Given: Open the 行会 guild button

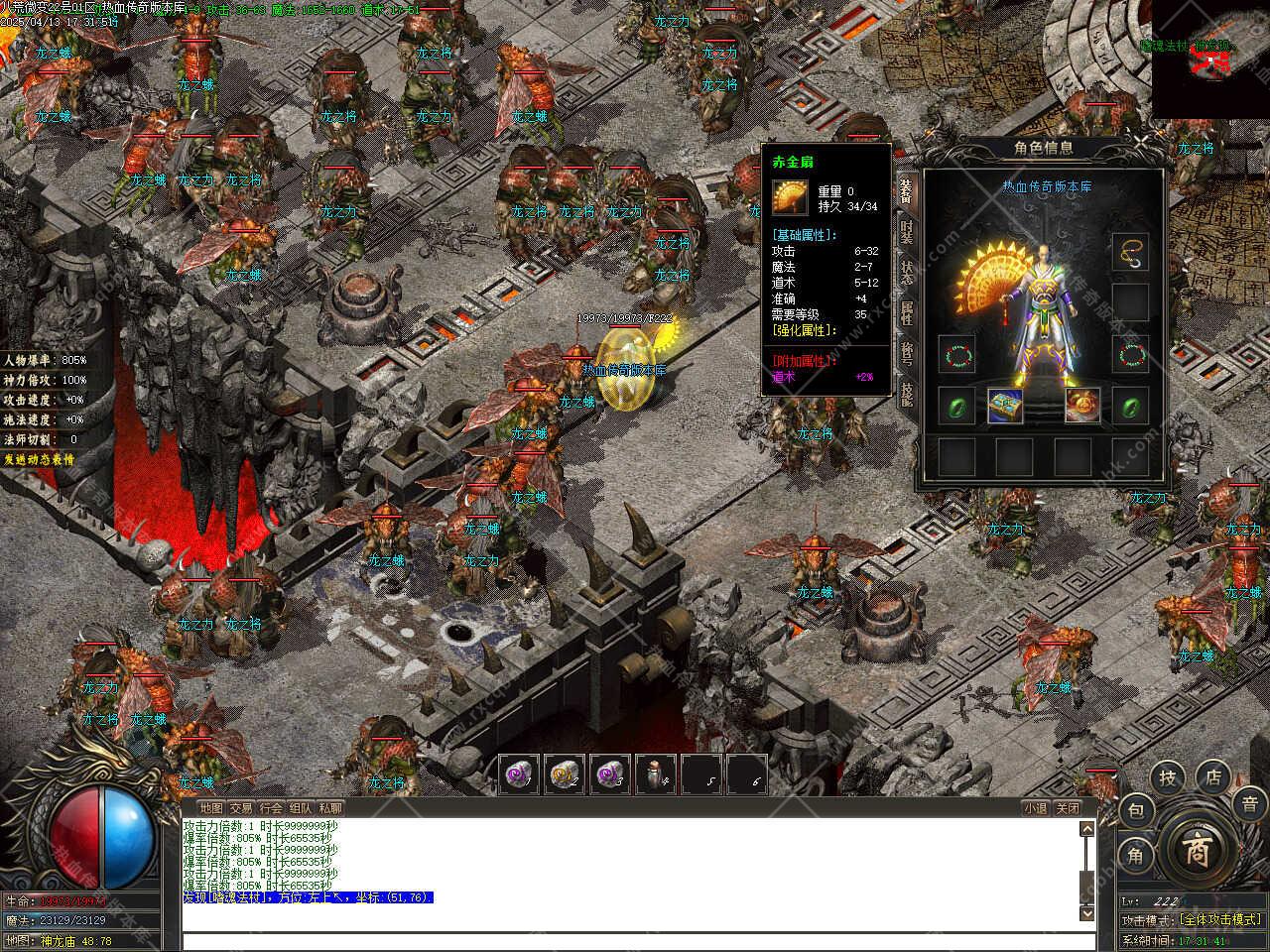Looking at the screenshot, I should (271, 808).
